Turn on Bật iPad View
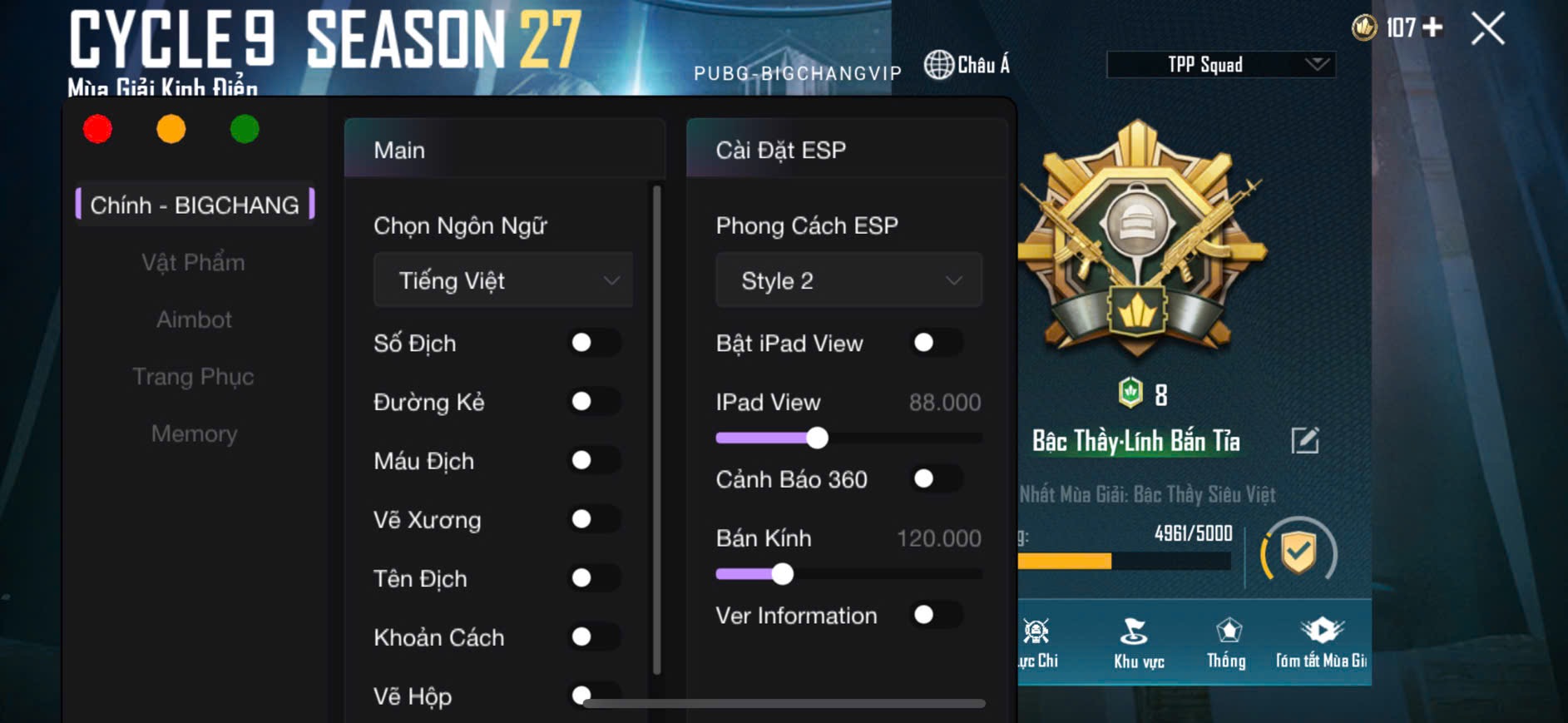 (935, 343)
